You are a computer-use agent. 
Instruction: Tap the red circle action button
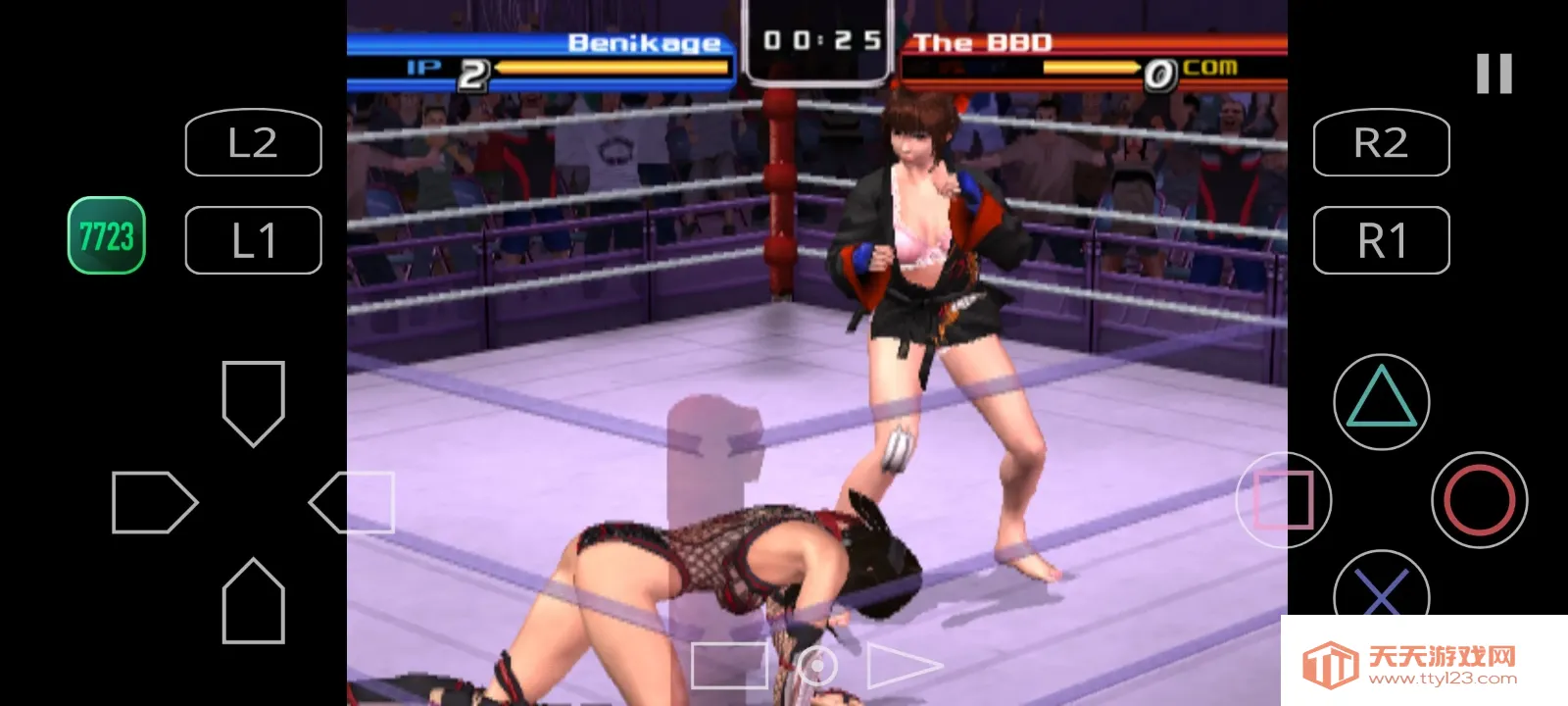[x=1479, y=499]
